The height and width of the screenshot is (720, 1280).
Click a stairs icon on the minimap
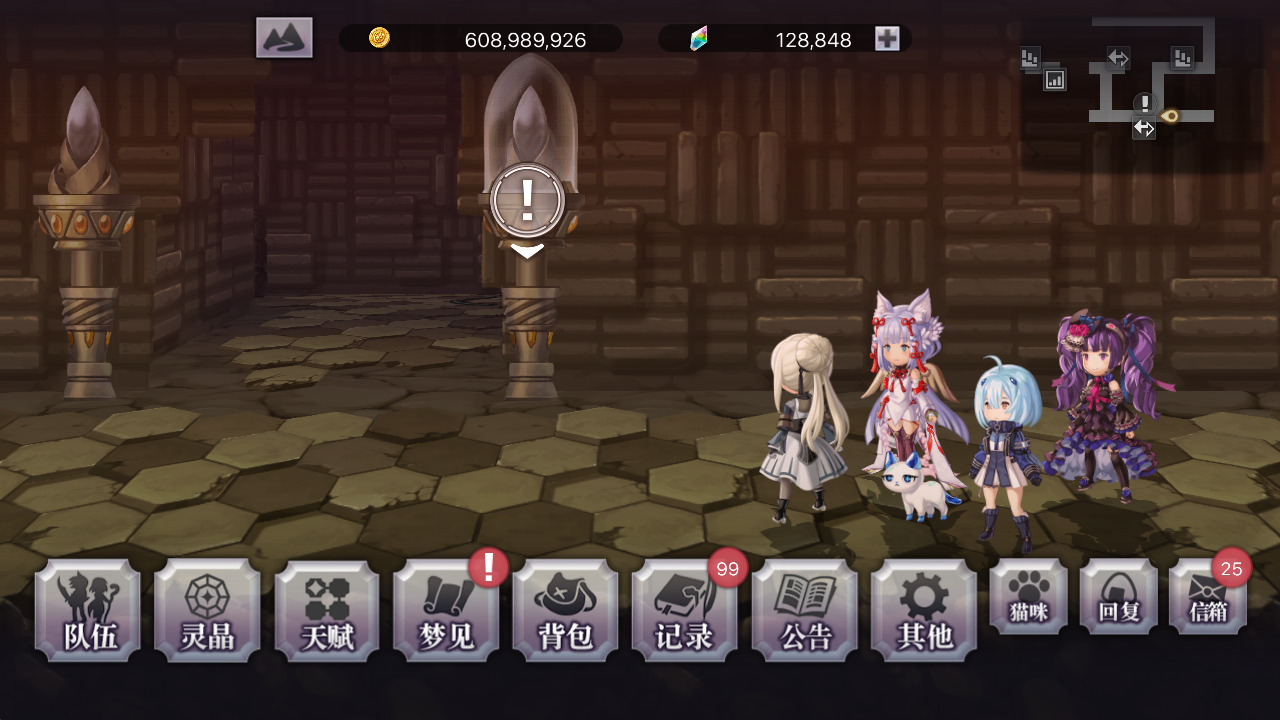(1029, 58)
